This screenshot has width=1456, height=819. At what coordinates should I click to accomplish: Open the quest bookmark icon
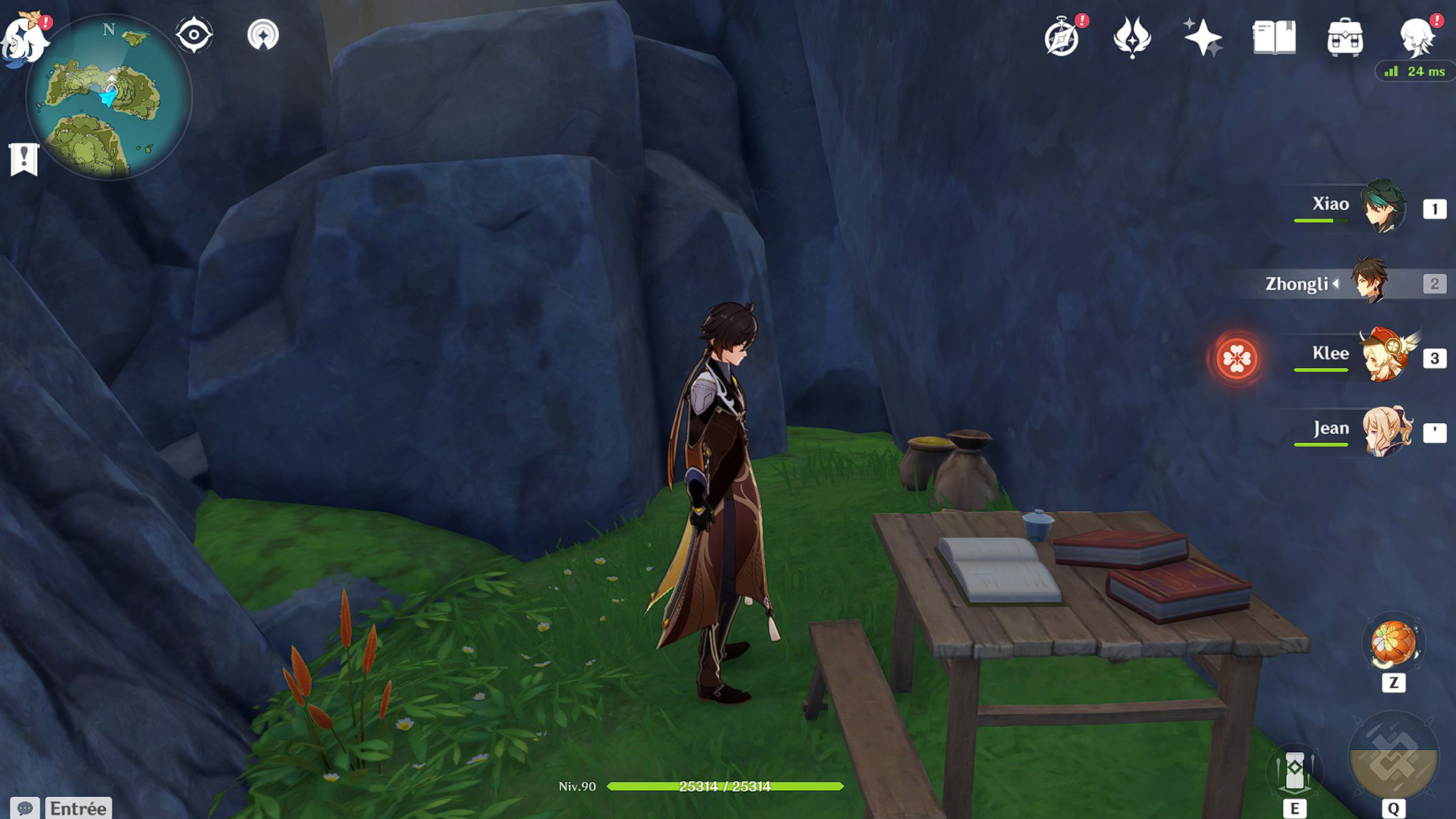(24, 159)
